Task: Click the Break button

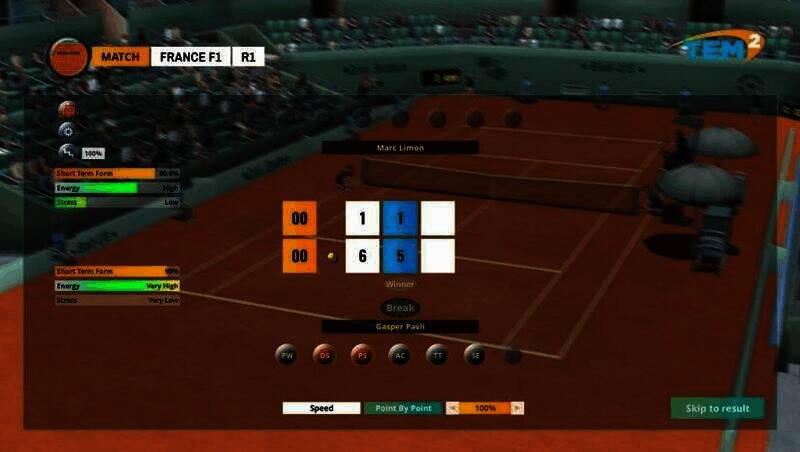Action: coord(400,308)
